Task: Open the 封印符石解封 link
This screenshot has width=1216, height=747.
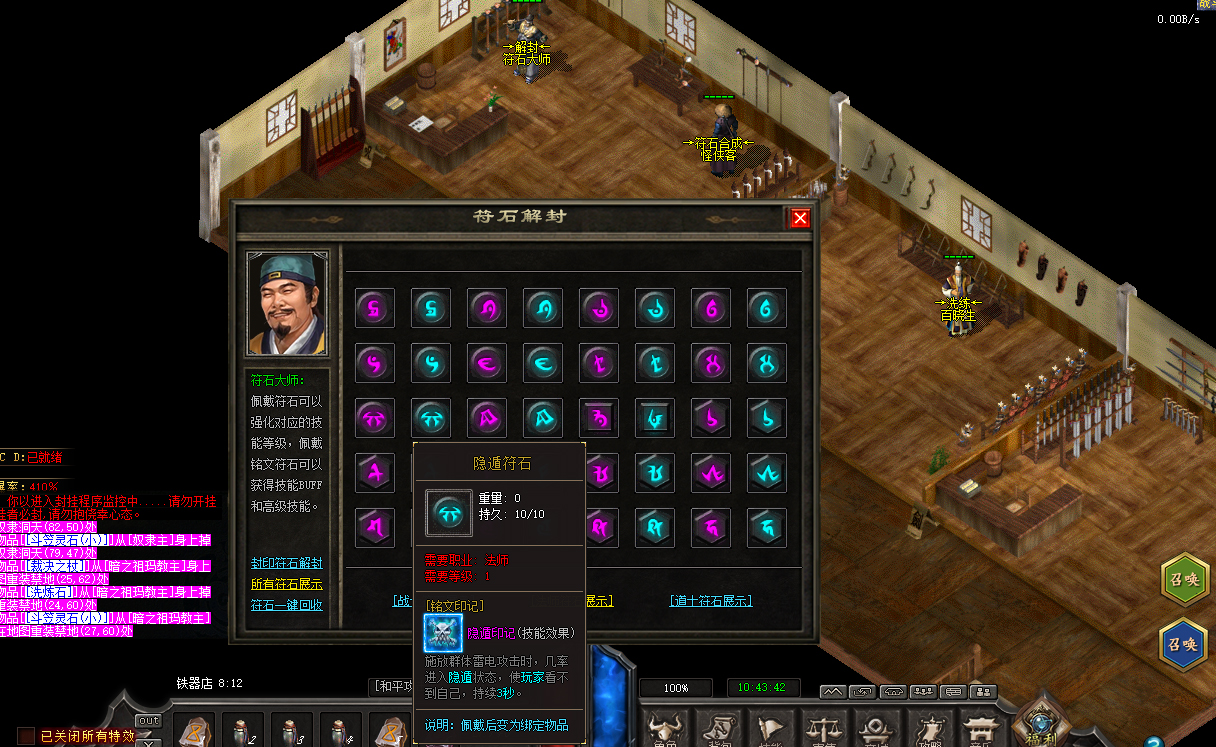Action: (286, 563)
